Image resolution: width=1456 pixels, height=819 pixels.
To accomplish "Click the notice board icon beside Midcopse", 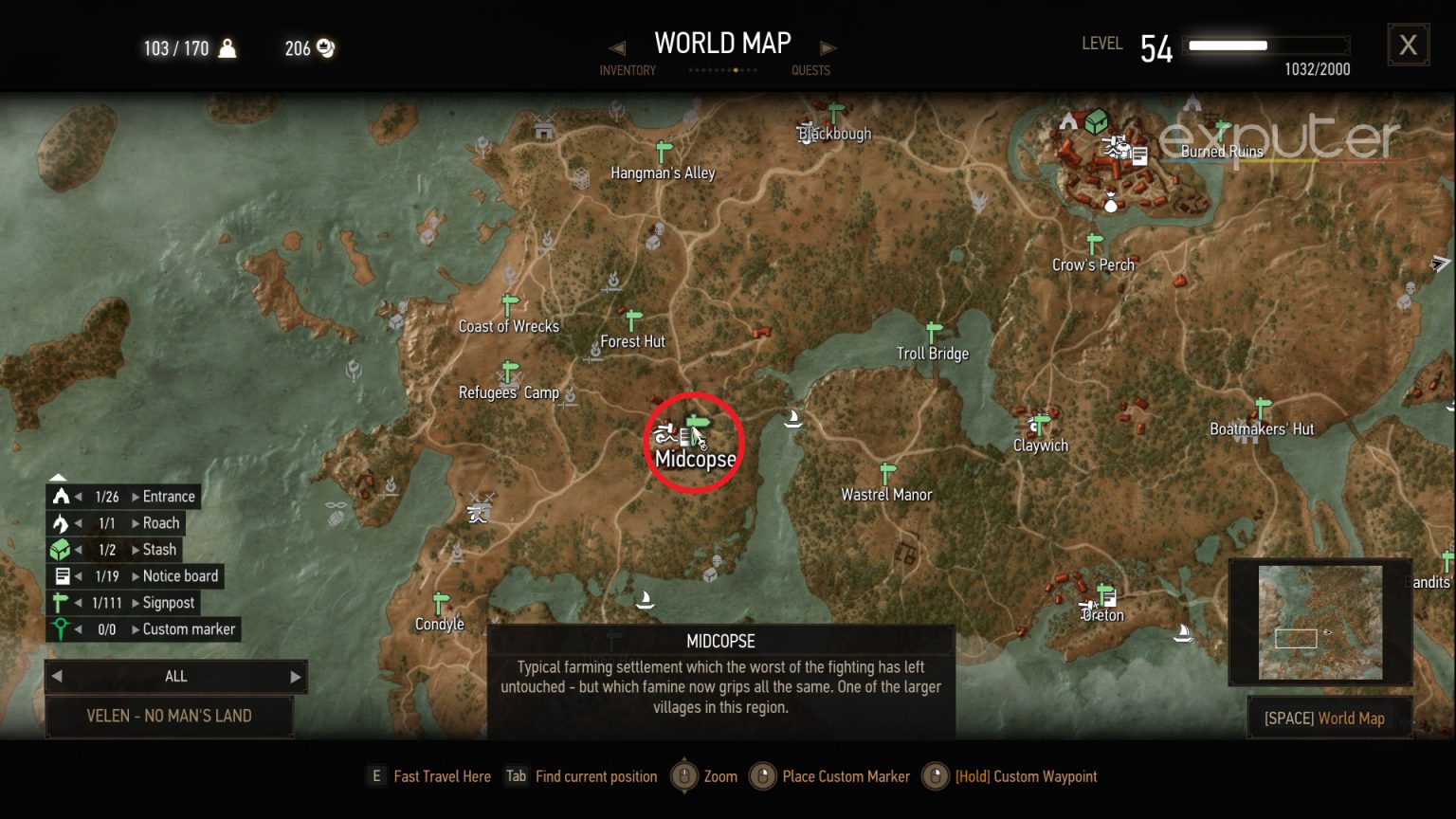I will pos(684,437).
